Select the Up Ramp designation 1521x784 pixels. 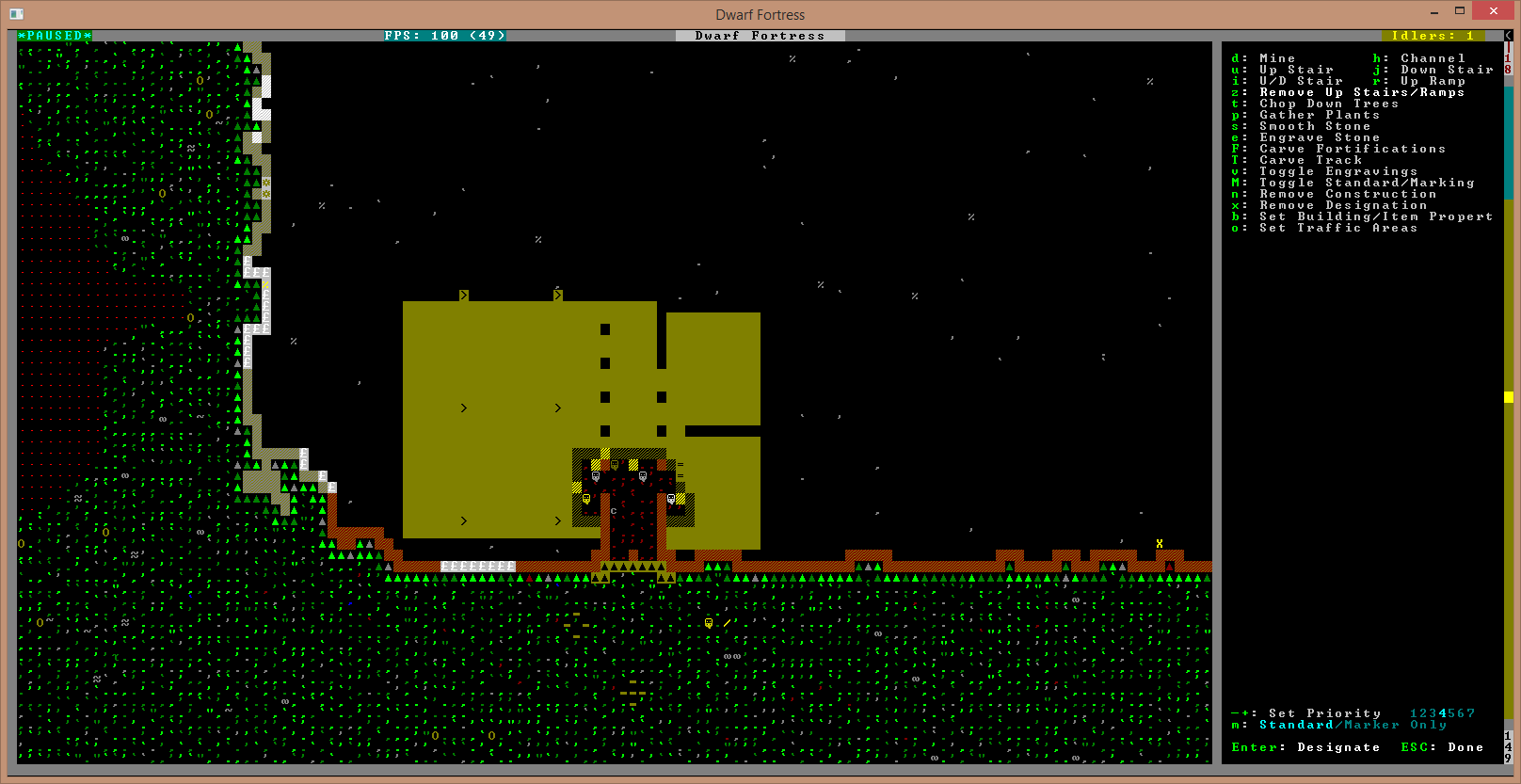coord(1433,81)
